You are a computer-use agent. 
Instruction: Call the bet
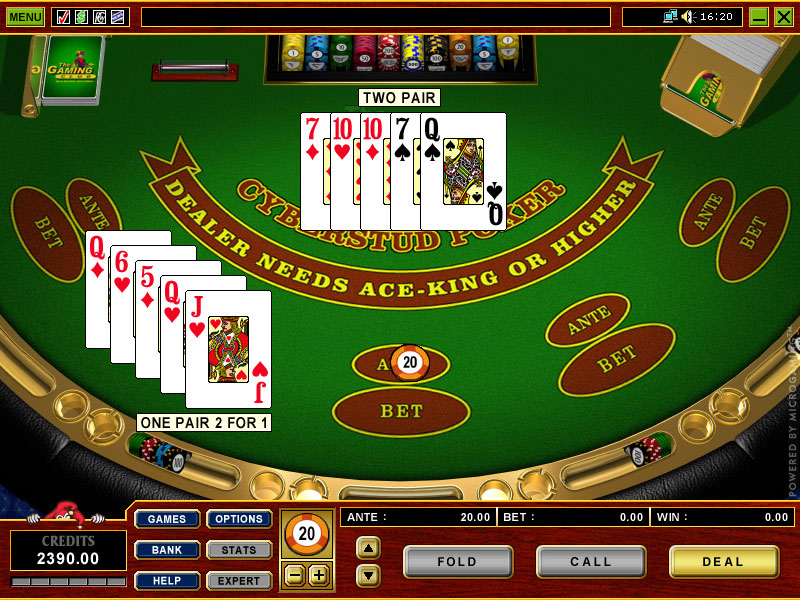tap(591, 562)
